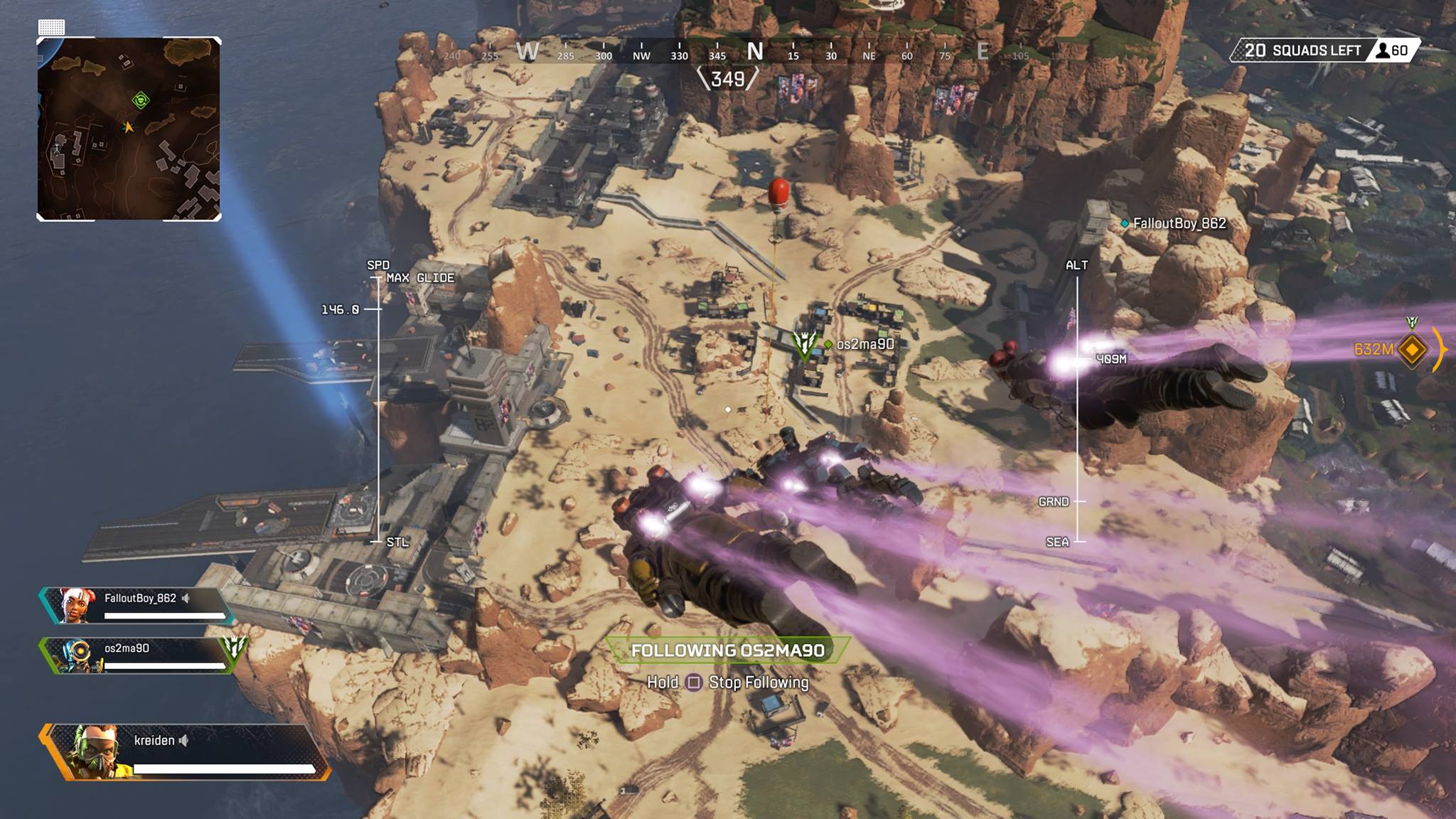
Task: Click the jumpmaster marker beside os2ma90
Action: click(805, 344)
